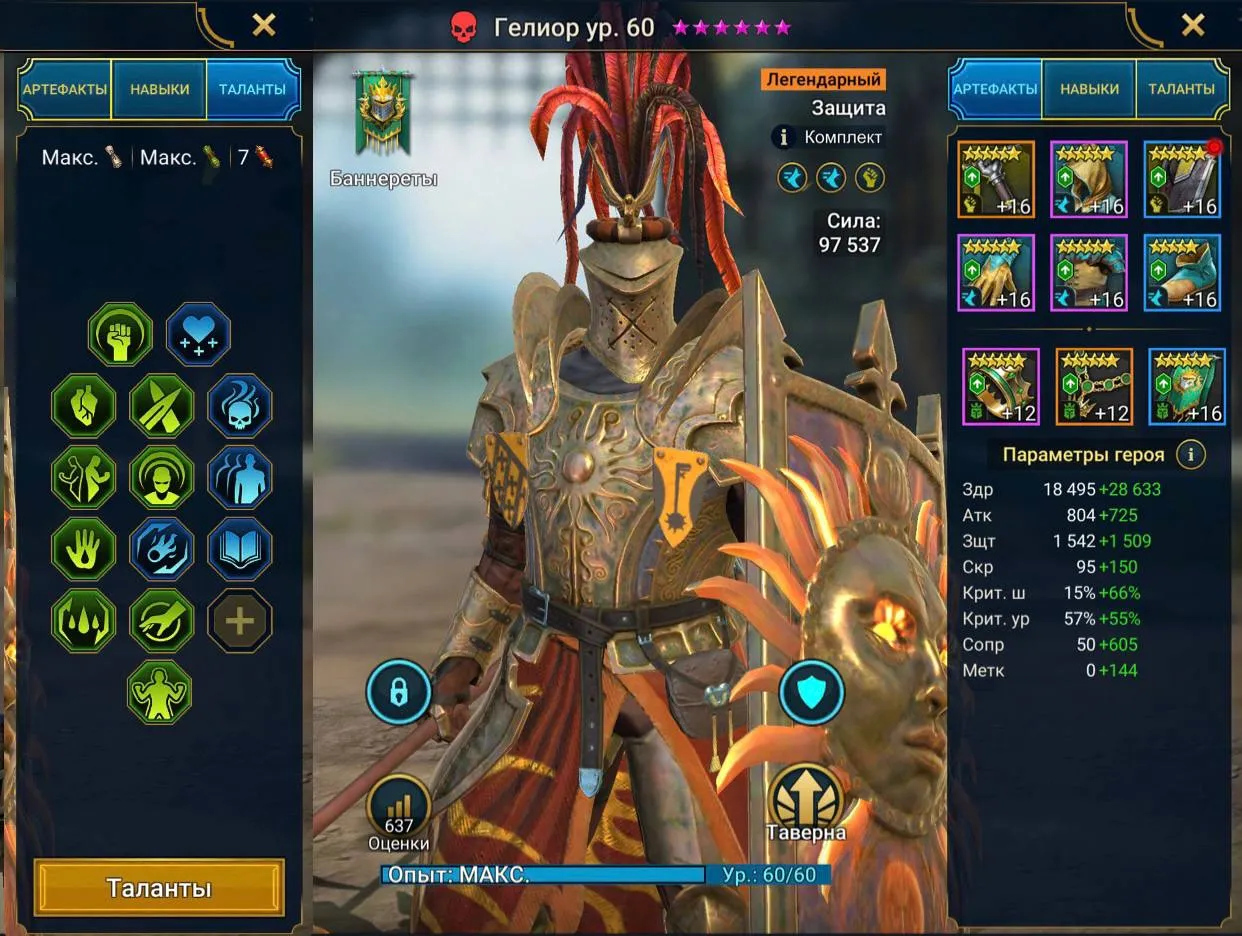Close the left panel with X
The image size is (1242, 936).
(263, 25)
